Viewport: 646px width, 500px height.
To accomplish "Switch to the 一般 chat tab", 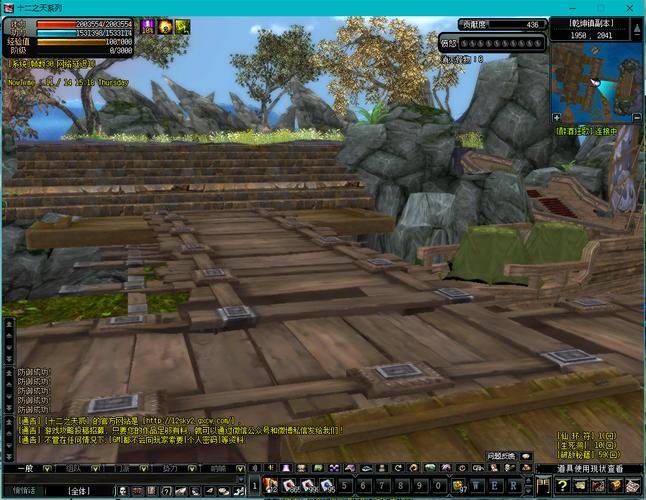I will 24,468.
